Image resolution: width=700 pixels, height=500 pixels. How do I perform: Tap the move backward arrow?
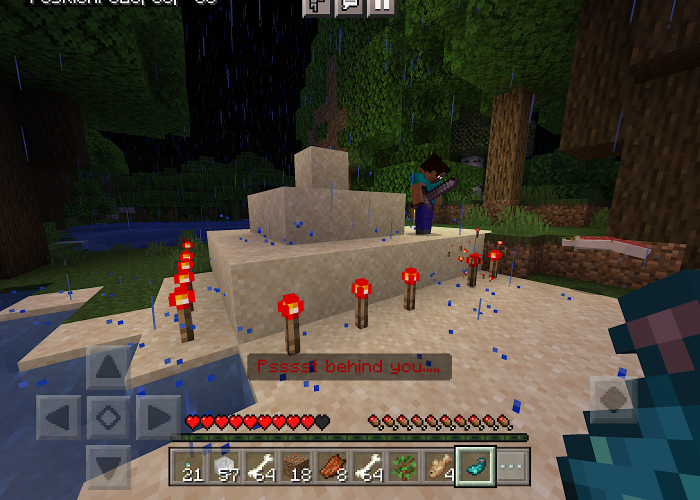[x=107, y=464]
